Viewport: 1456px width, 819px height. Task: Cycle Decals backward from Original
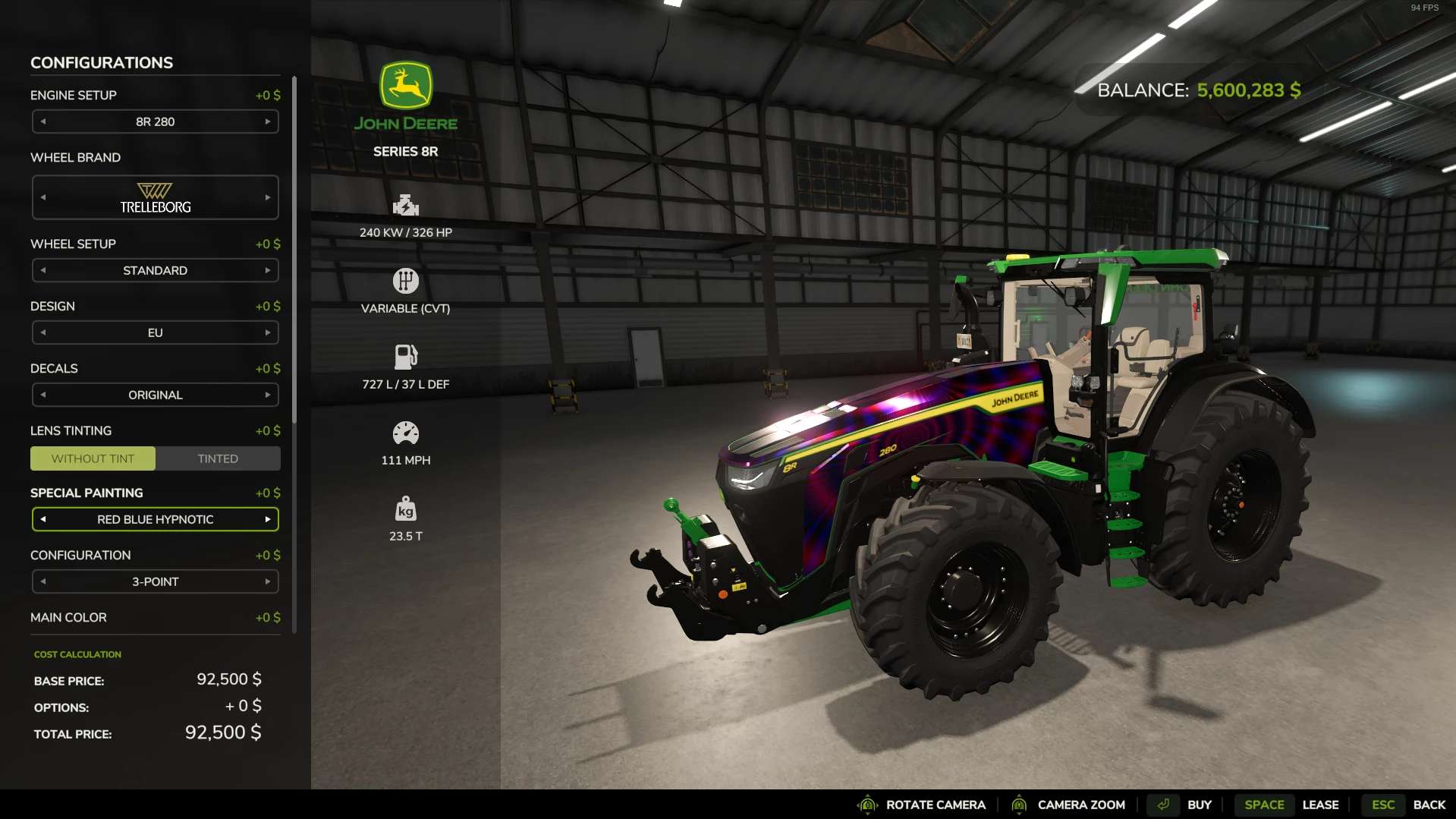(43, 395)
